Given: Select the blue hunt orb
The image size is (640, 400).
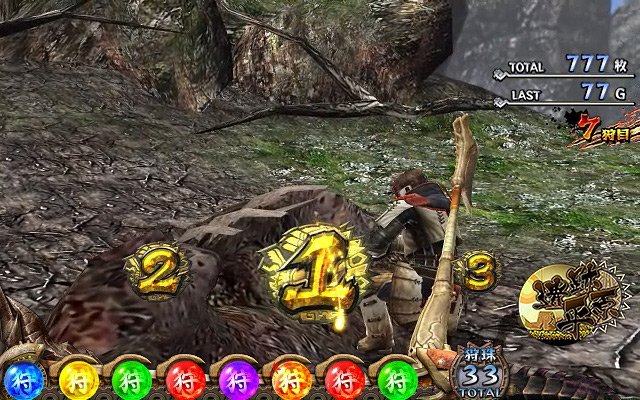Looking at the screenshot, I should [x=23, y=380].
